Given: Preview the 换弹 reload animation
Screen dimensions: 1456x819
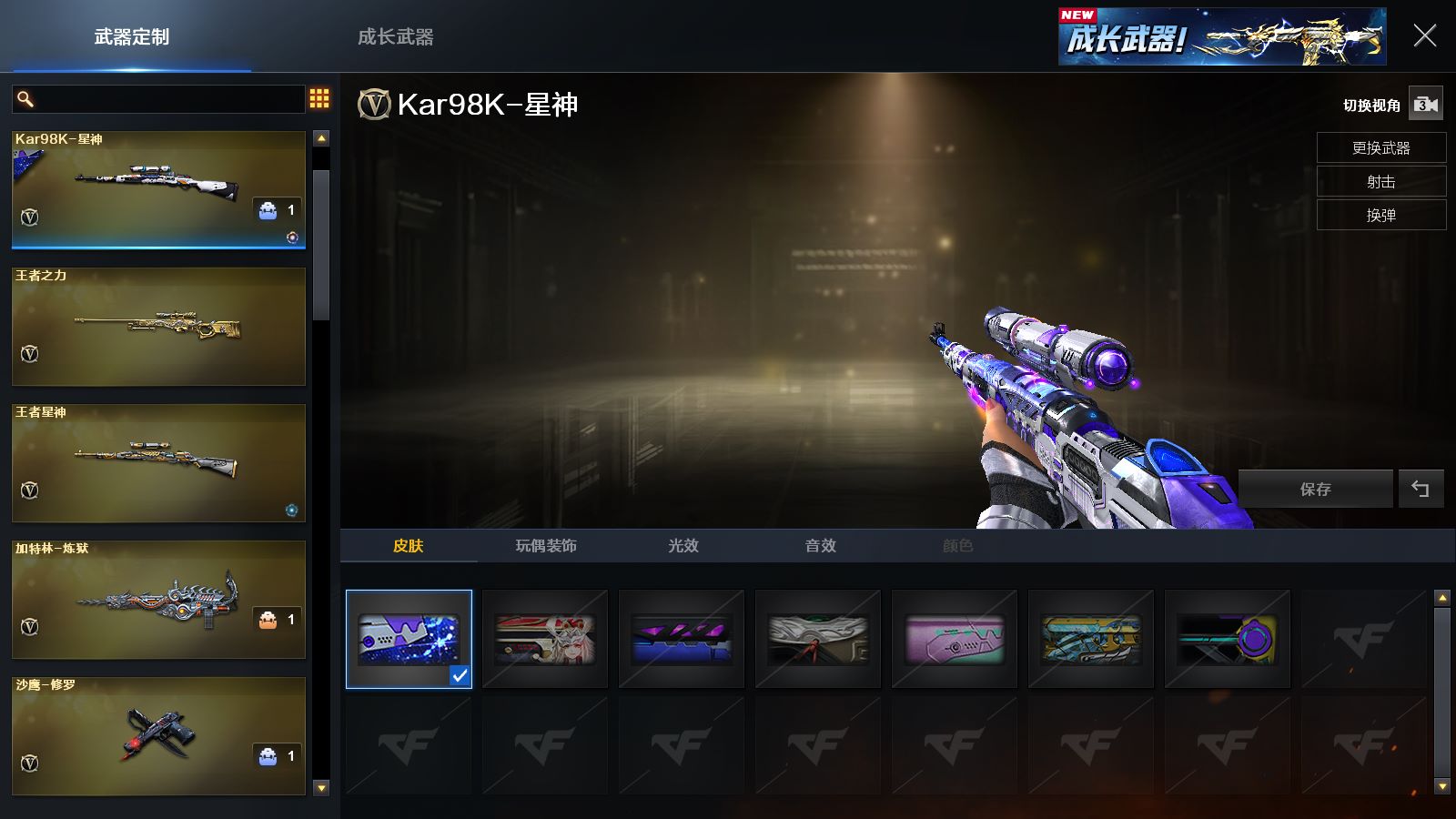Looking at the screenshot, I should [x=1380, y=215].
